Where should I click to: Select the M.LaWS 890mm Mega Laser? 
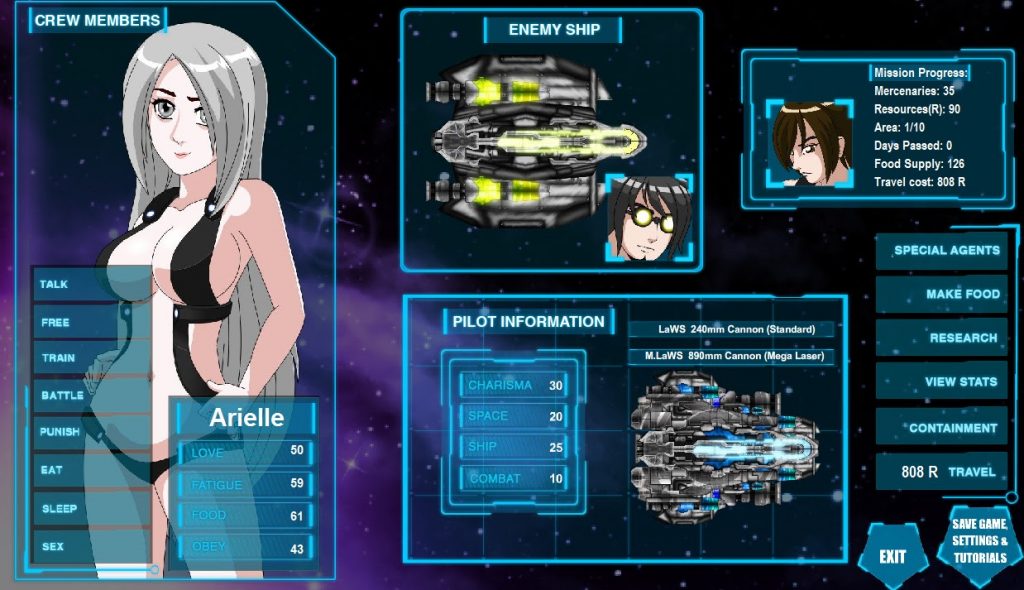click(x=731, y=356)
